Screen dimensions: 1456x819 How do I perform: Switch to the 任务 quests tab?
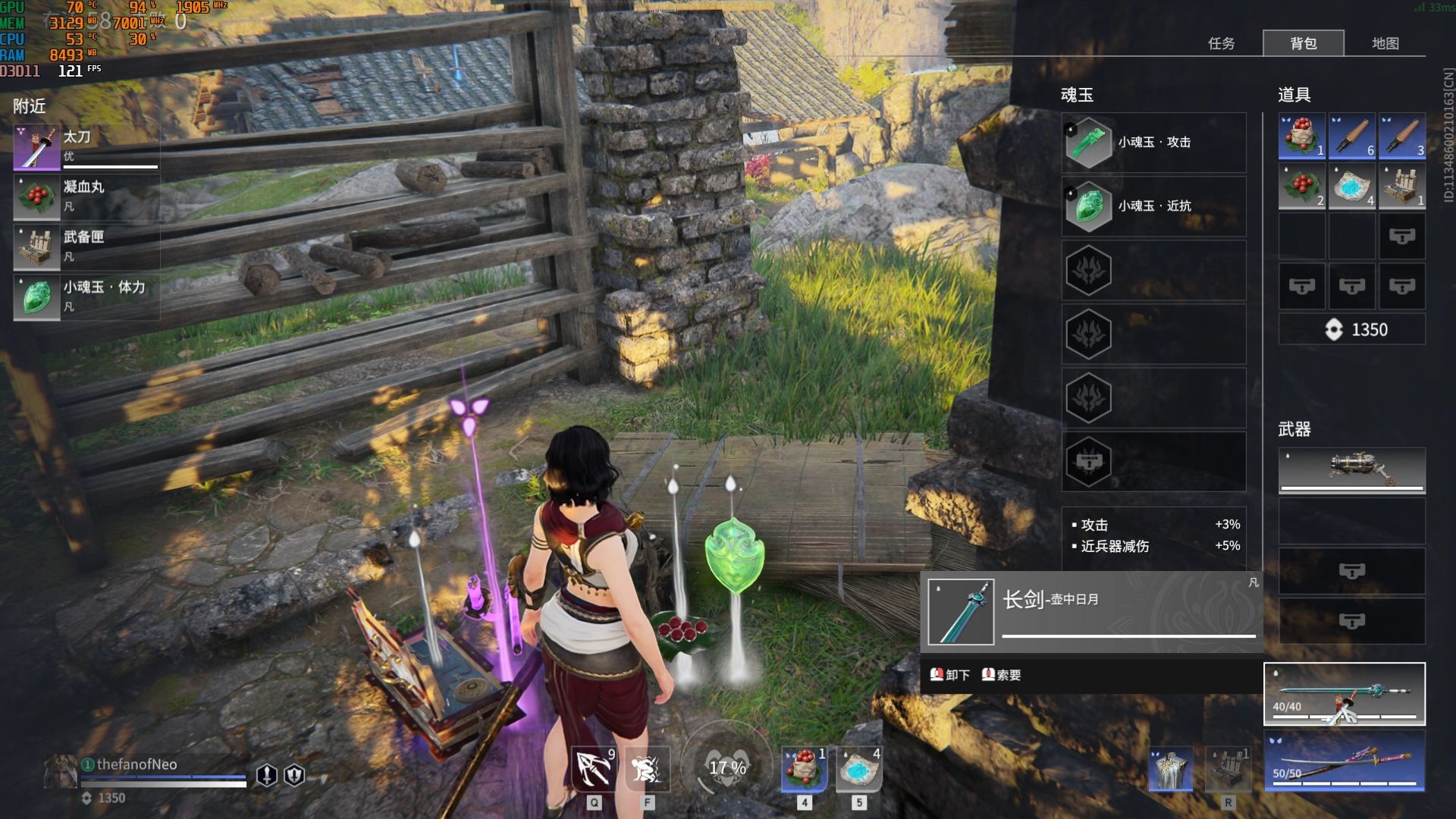coord(1221,43)
